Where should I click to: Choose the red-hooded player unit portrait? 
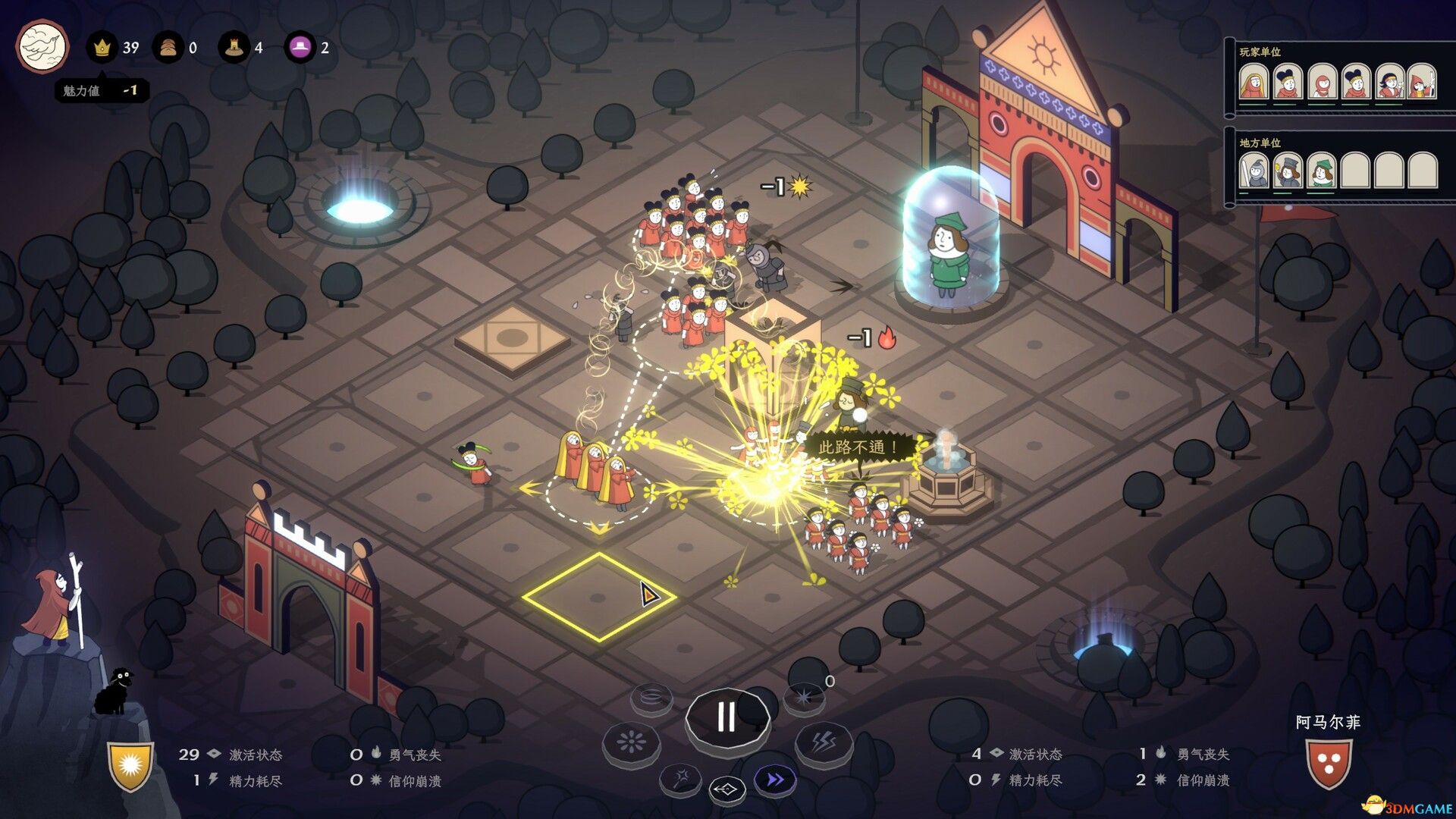point(1323,82)
